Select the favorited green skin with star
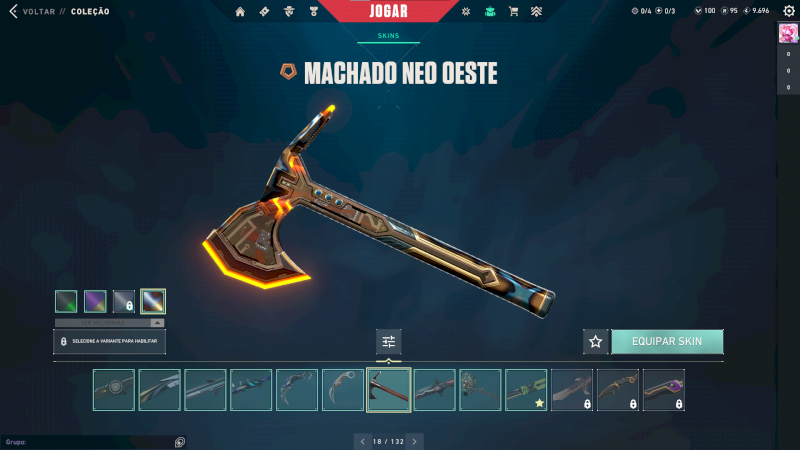This screenshot has height=450, width=800. pyautogui.click(x=526, y=390)
